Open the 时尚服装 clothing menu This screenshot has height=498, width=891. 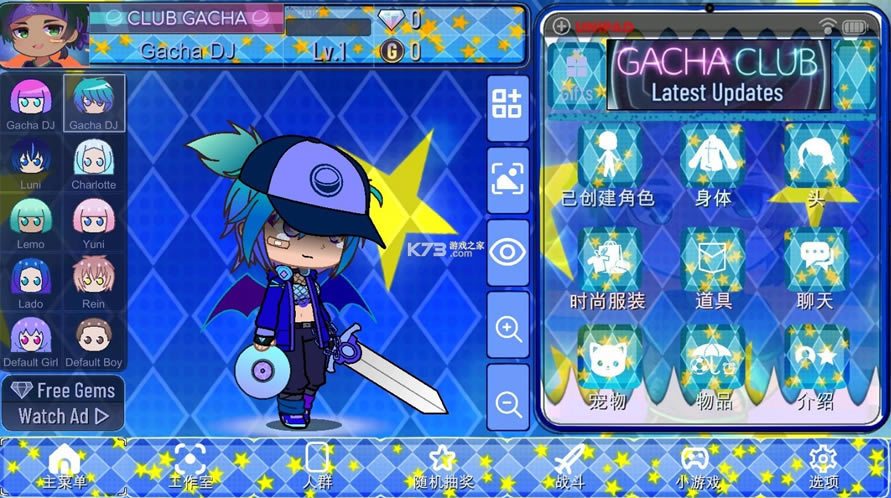608,268
